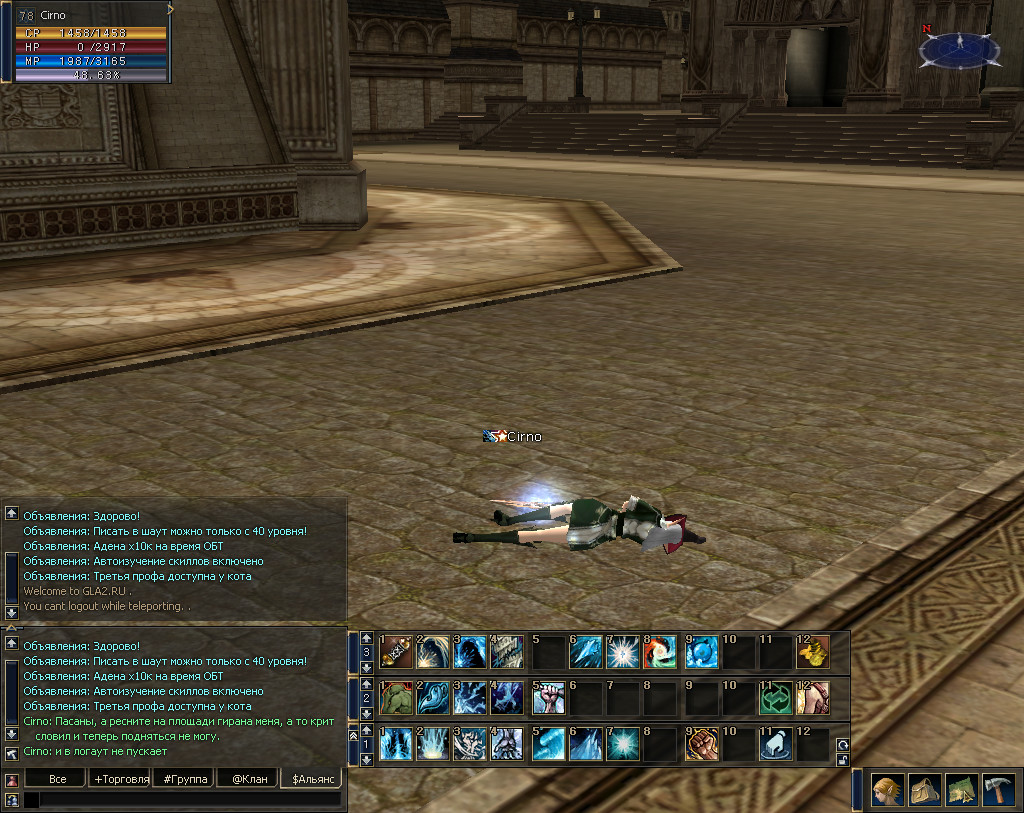1024x813 pixels.
Task: Open the inventory bag icon
Action: (x=924, y=789)
